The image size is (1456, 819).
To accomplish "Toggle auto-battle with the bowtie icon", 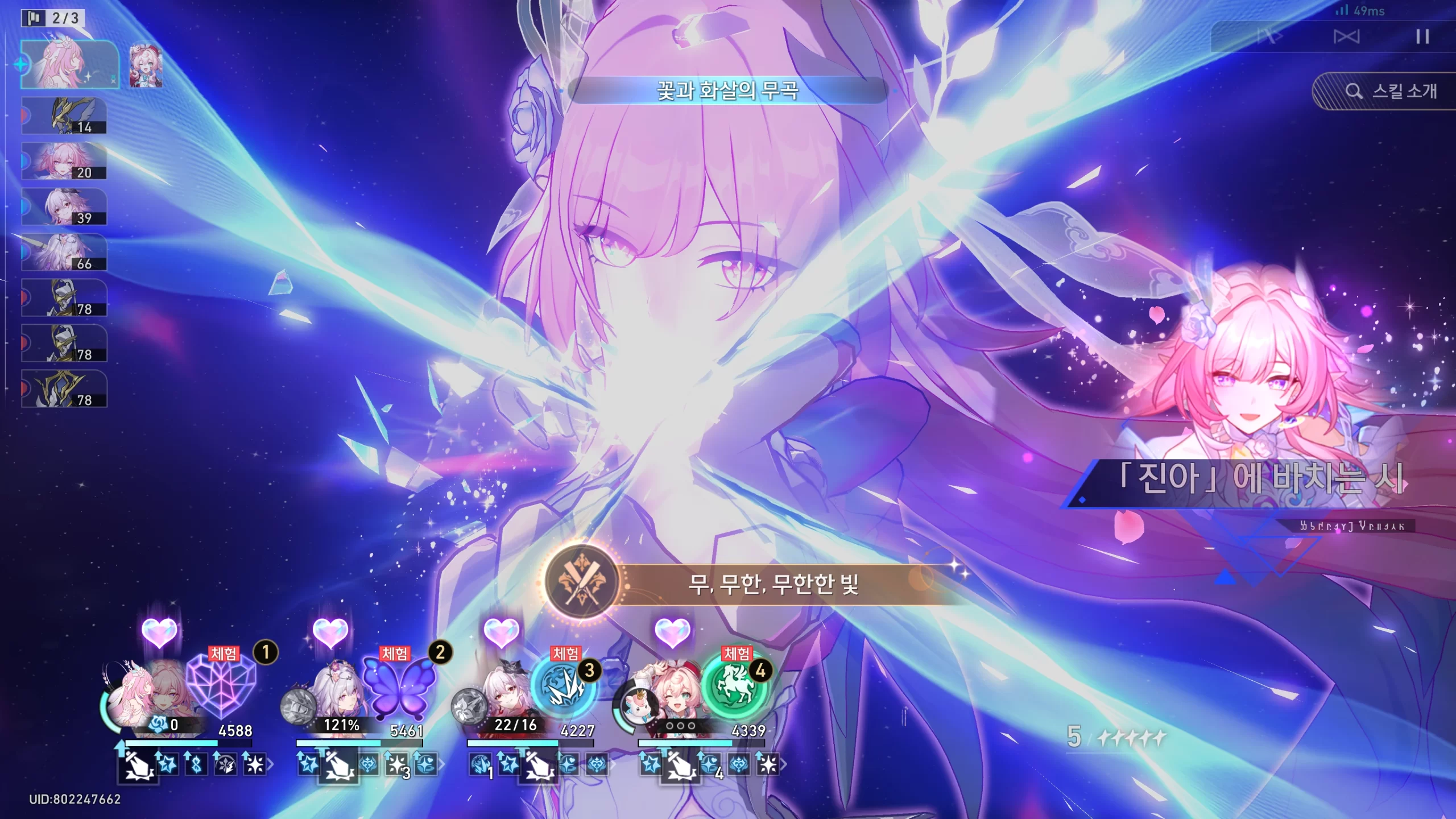I will coord(1346,37).
